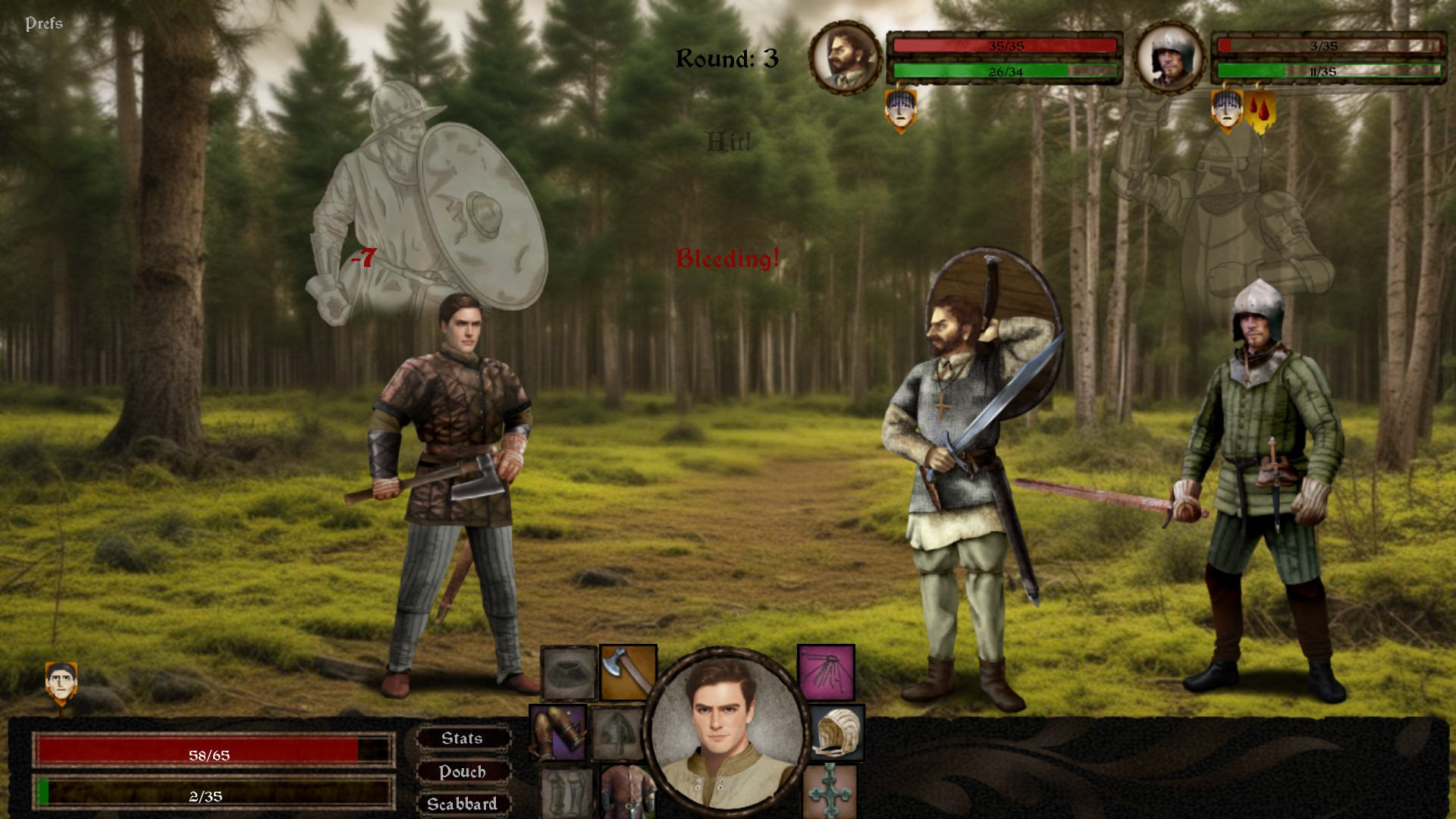Open the Pouch

click(x=462, y=772)
